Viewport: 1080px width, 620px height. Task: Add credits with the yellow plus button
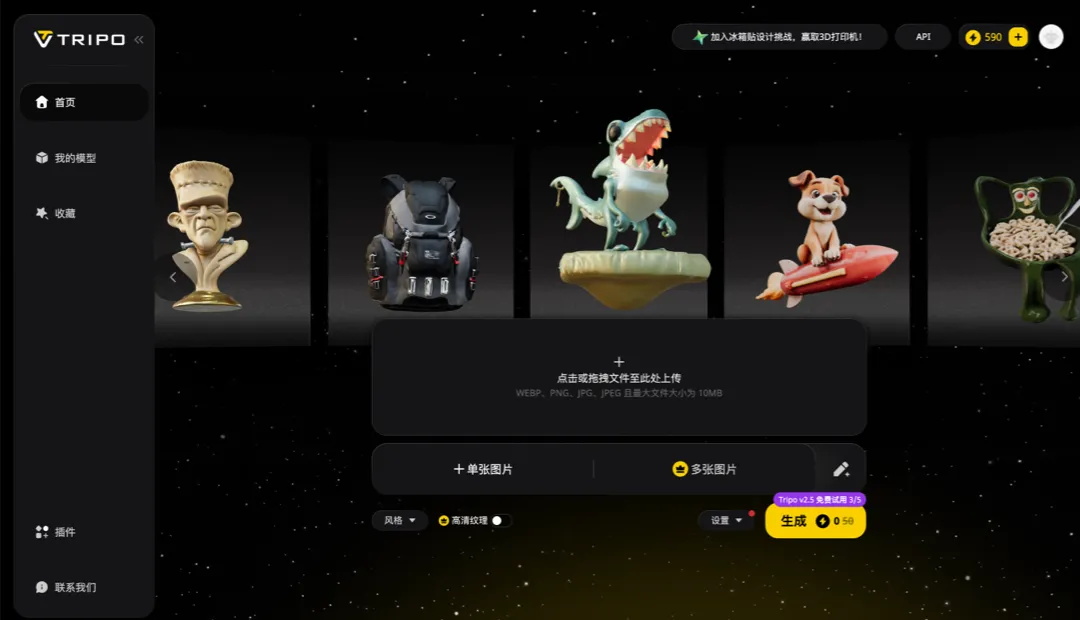(1018, 37)
